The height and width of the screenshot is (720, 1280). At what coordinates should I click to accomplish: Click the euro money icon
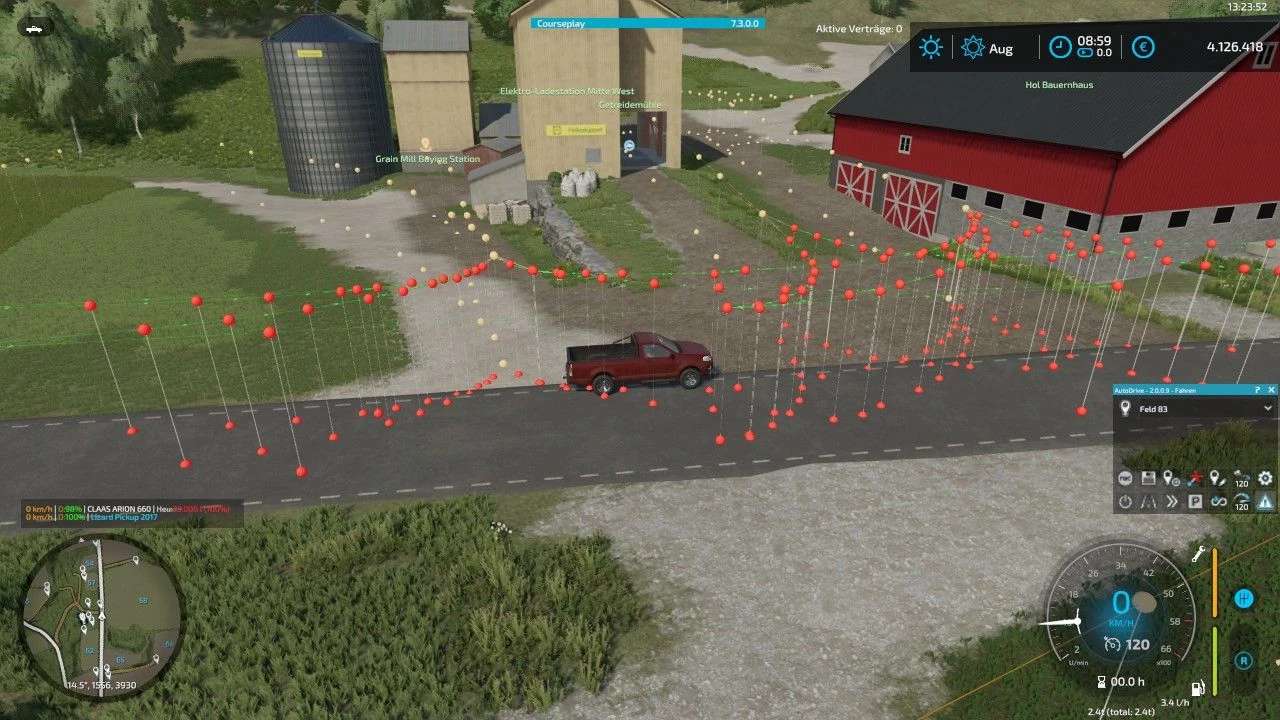point(1143,47)
